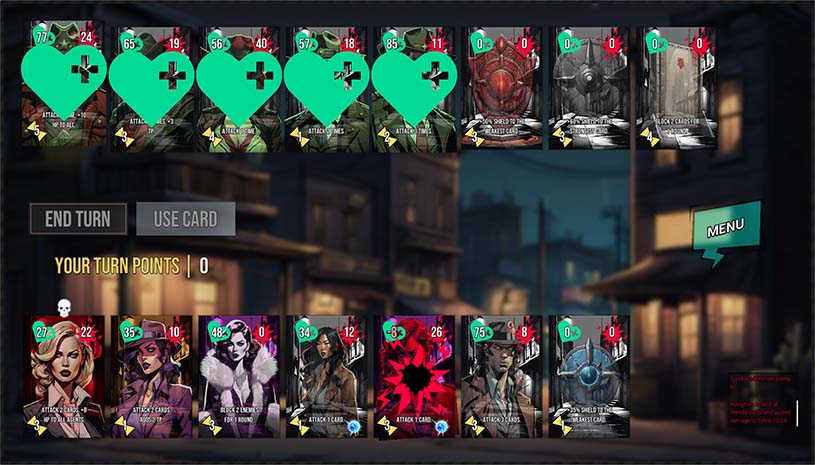Select the enemy grey spiked shield card

(x=589, y=88)
